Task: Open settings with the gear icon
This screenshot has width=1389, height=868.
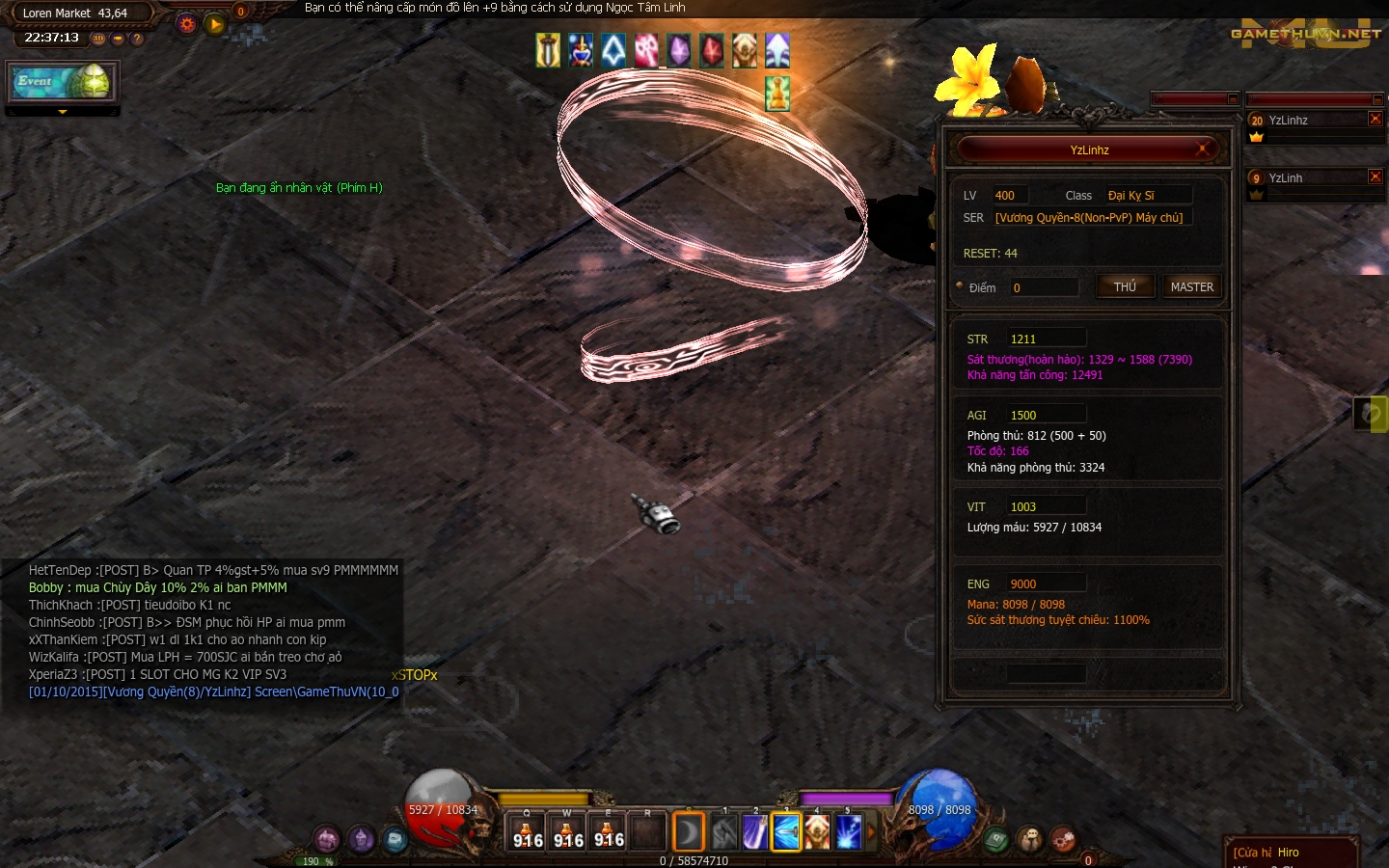Action: (x=187, y=24)
